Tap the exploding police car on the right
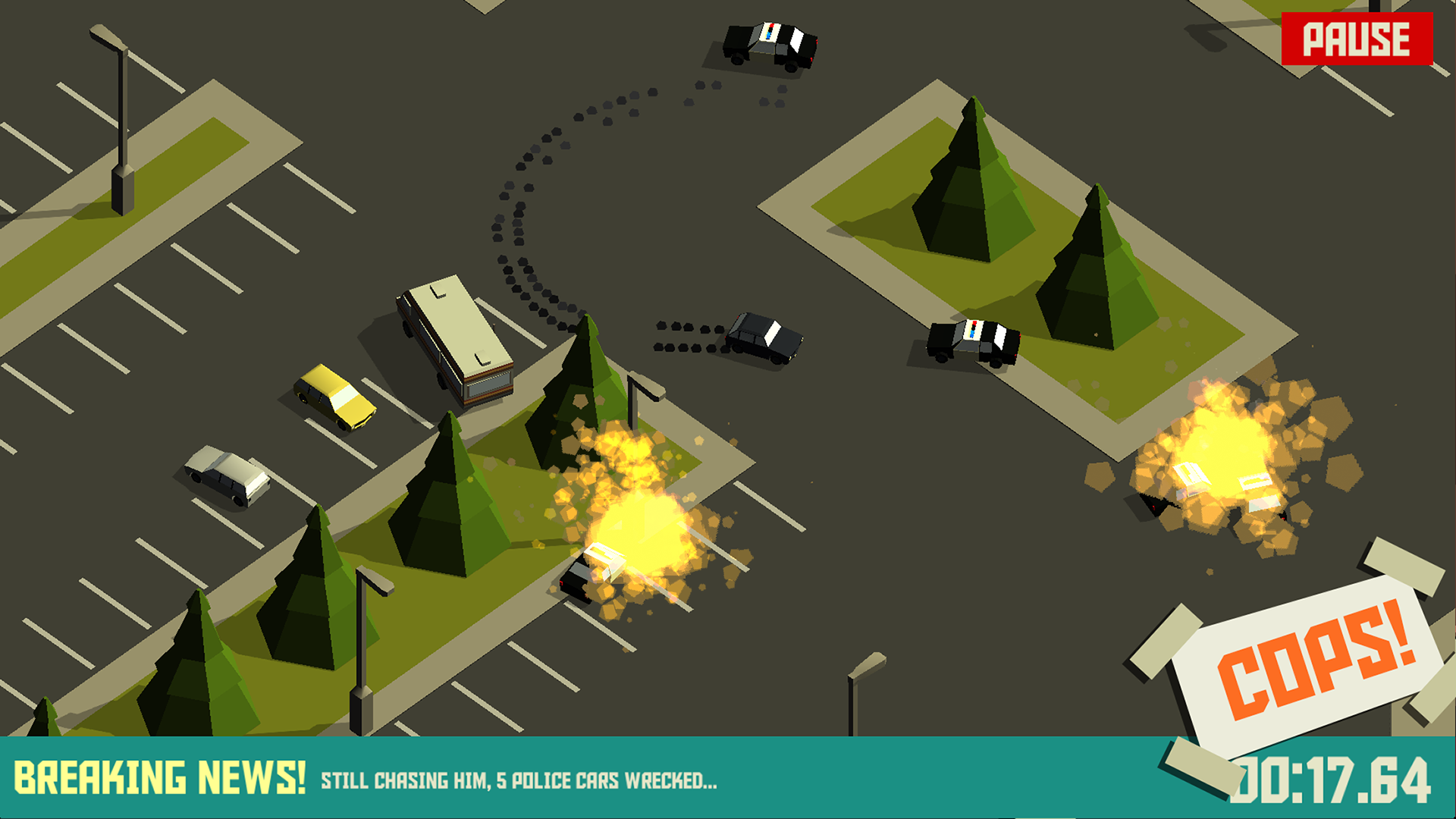The width and height of the screenshot is (1456, 819). click(x=1221, y=485)
